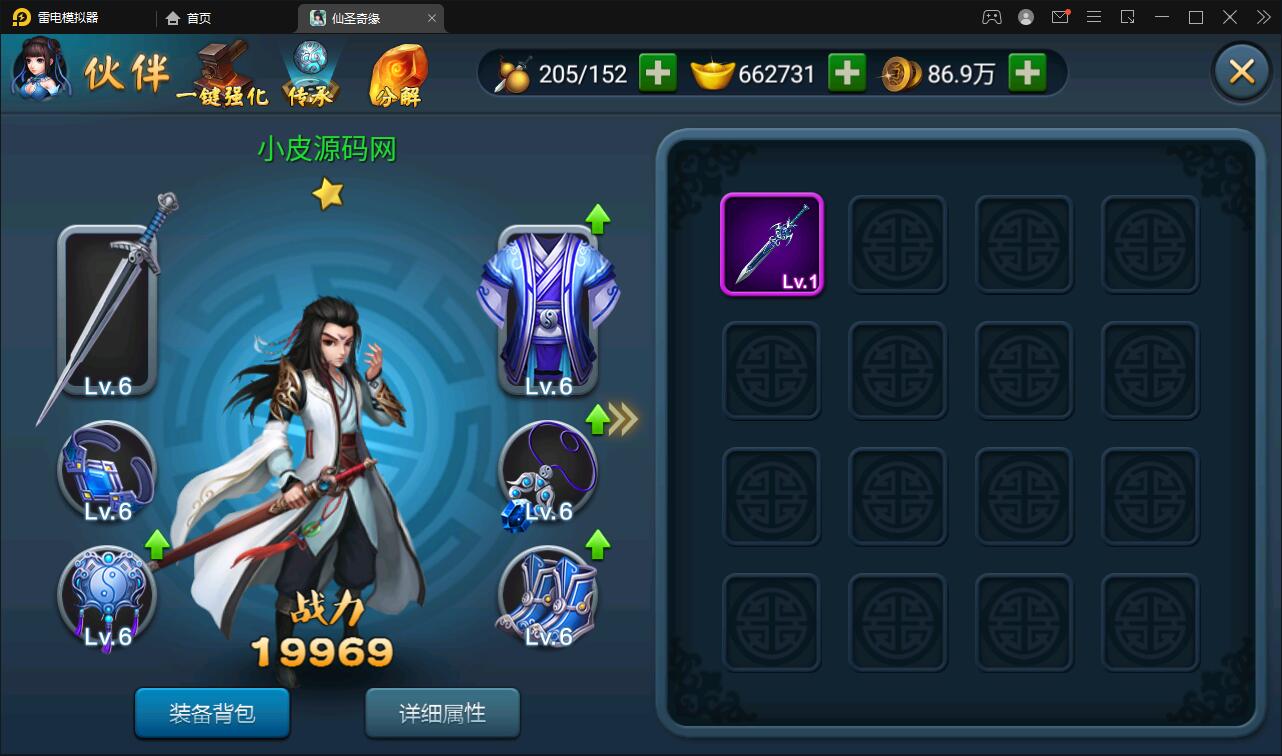The image size is (1282, 756).
Task: Open LDPlayer mail notification icon
Action: click(1060, 17)
